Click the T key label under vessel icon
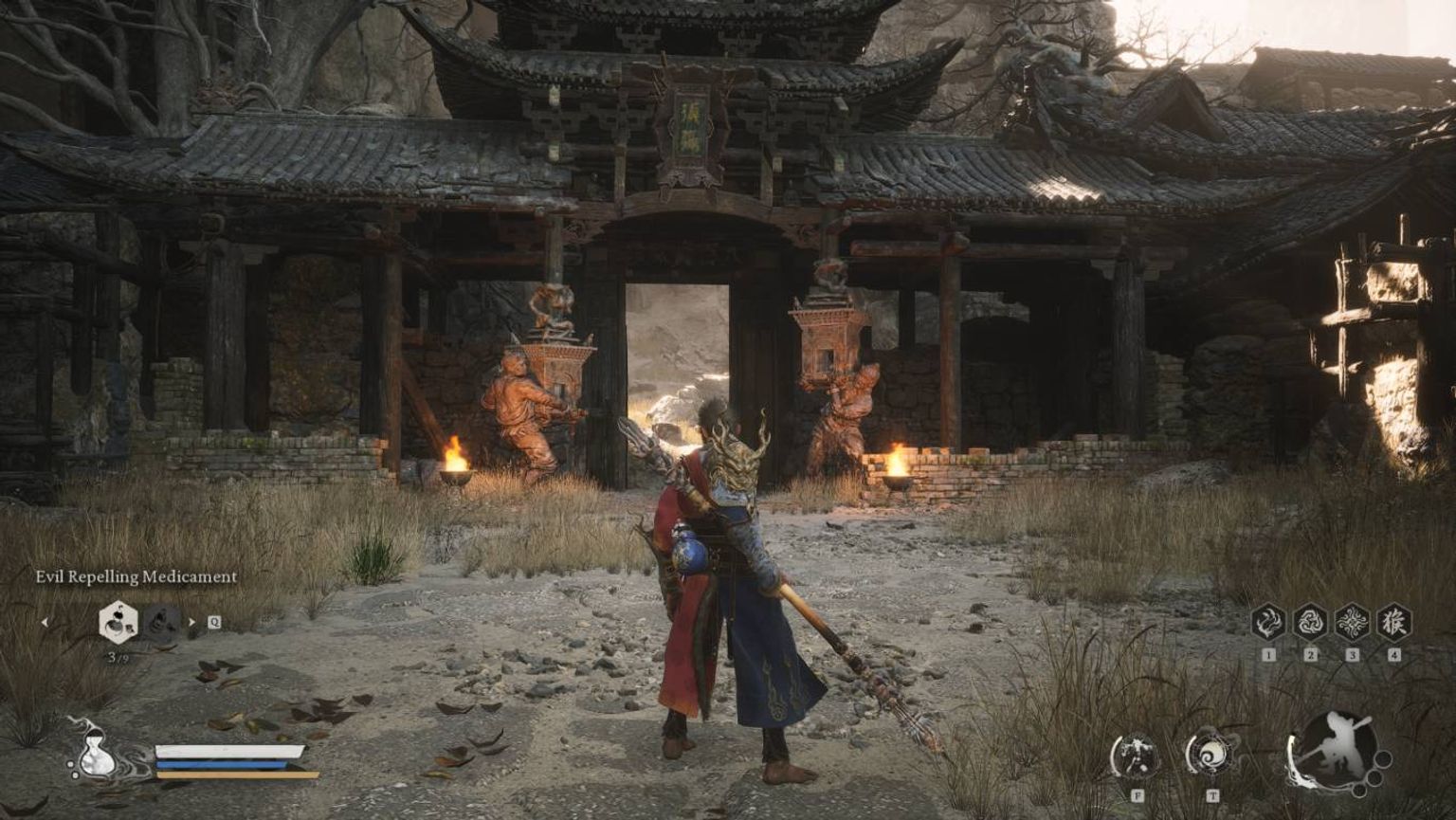Viewport: 1456px width, 820px height. (x=1212, y=793)
